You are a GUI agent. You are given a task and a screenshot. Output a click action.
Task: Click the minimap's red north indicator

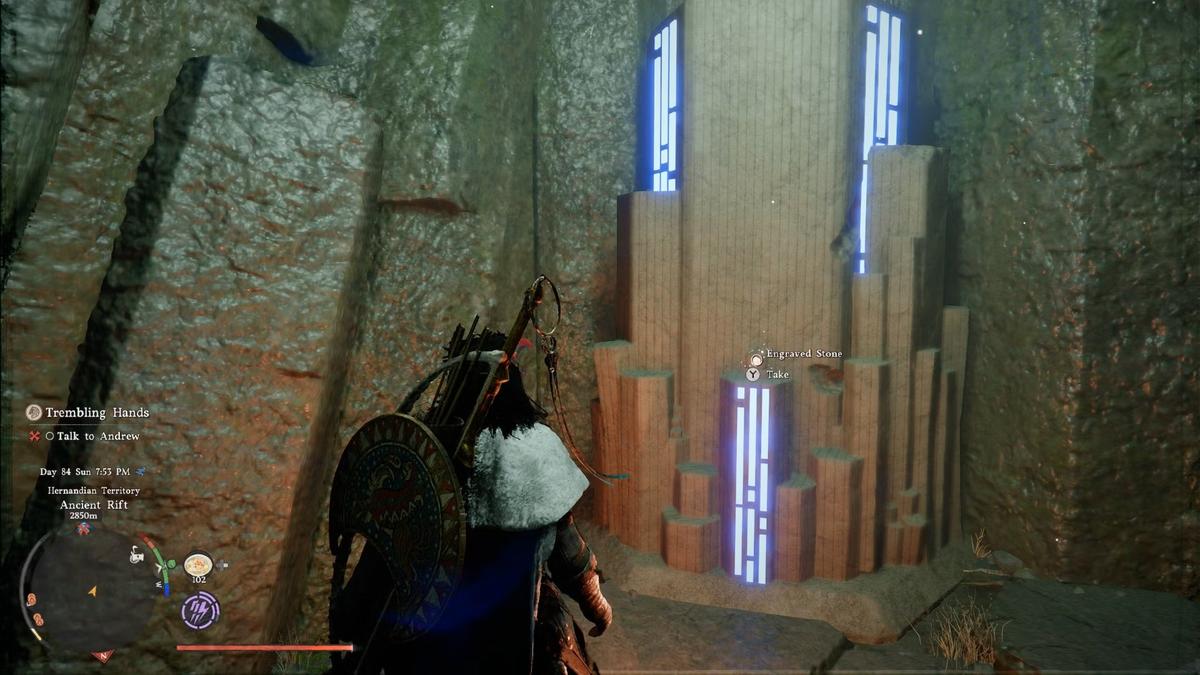(x=102, y=656)
